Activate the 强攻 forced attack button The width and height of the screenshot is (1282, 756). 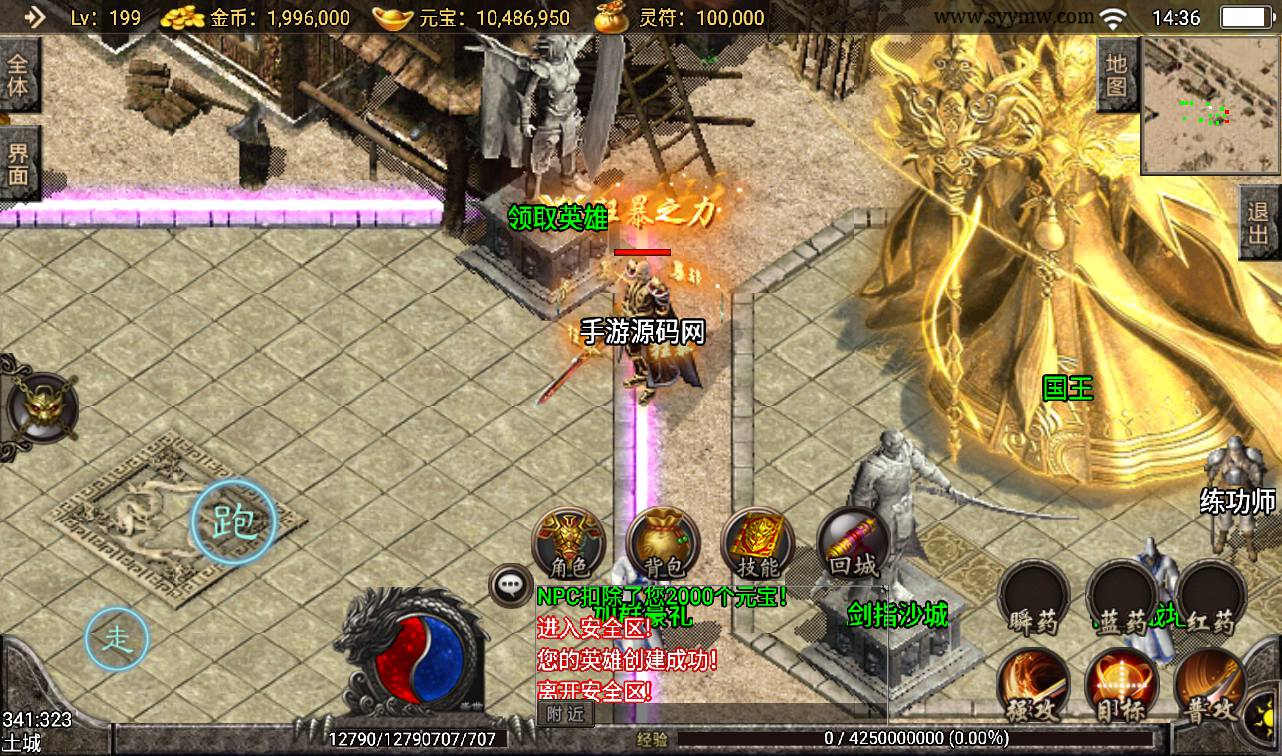[1034, 686]
